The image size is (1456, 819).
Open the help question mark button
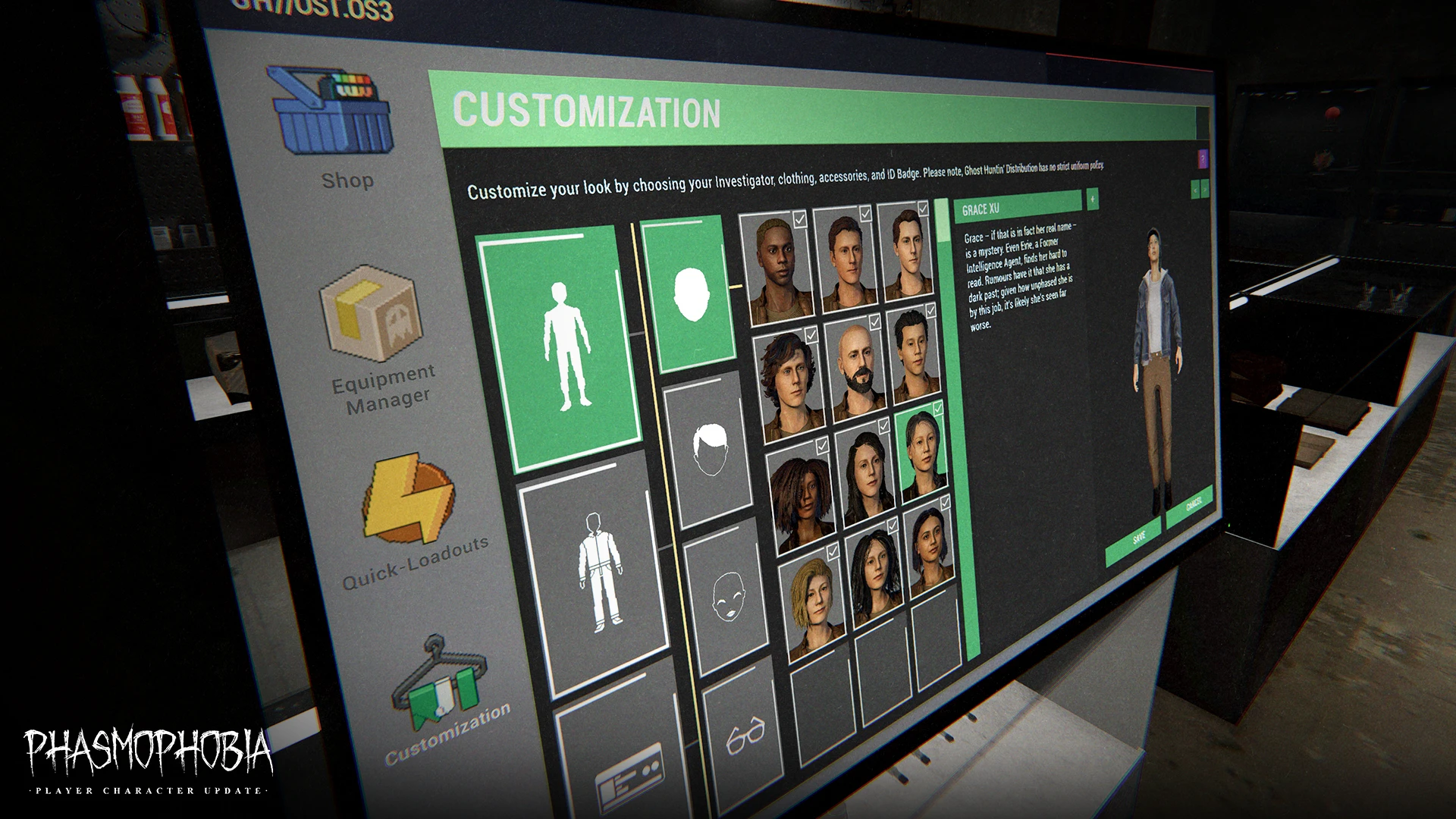pyautogui.click(x=1203, y=159)
